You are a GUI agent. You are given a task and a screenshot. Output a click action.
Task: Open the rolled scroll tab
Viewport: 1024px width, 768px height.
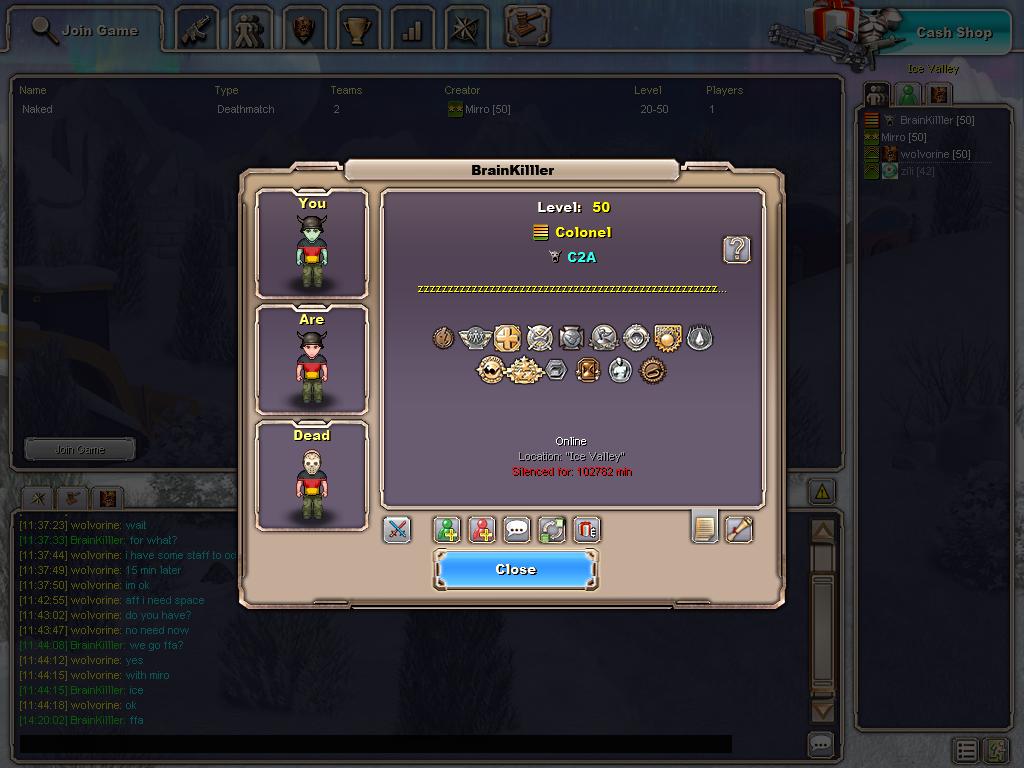coord(738,529)
